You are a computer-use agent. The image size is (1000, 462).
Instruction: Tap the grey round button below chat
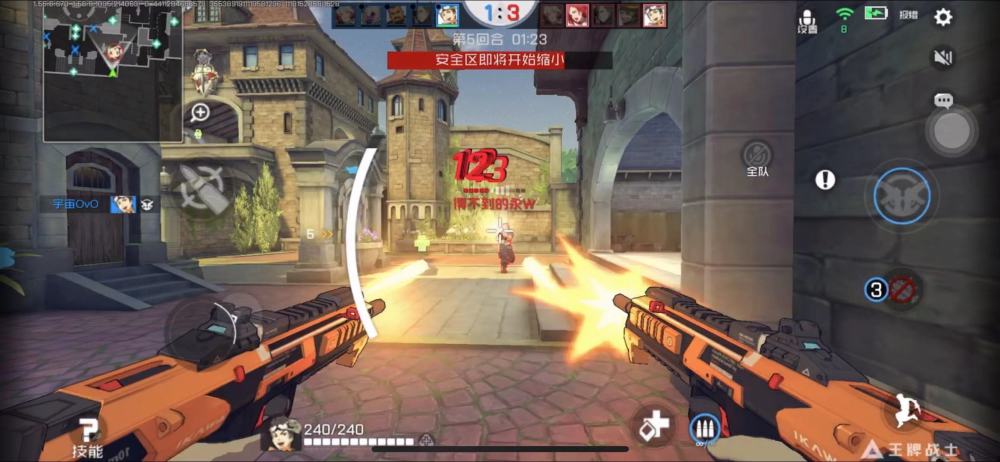point(951,130)
